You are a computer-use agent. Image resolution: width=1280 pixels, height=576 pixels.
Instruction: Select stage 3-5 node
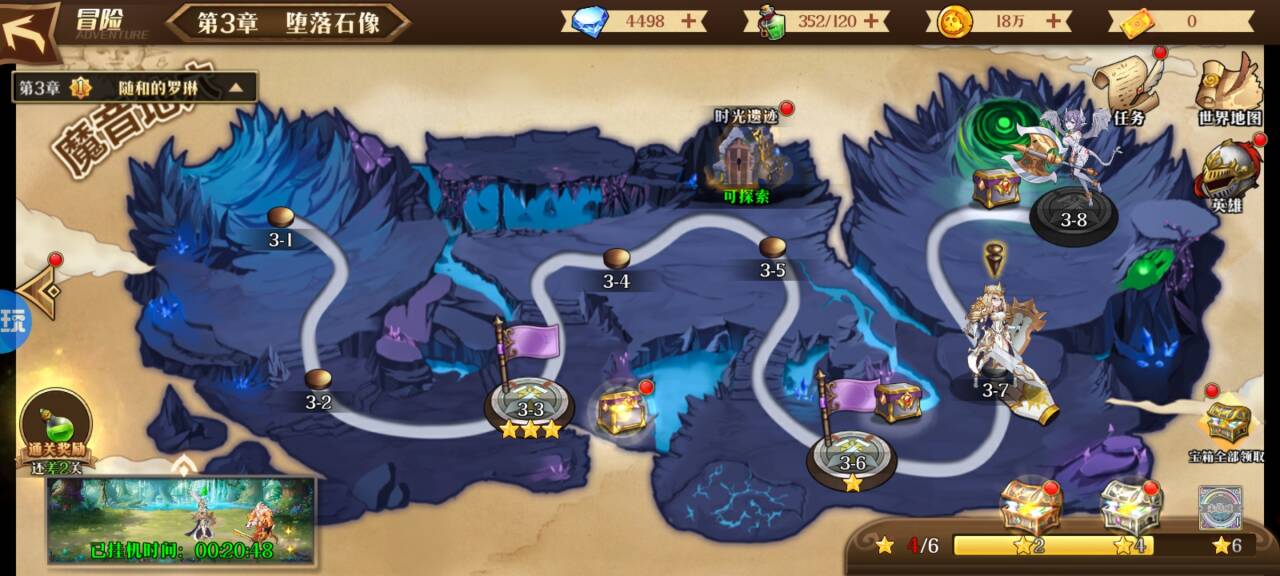tap(772, 250)
